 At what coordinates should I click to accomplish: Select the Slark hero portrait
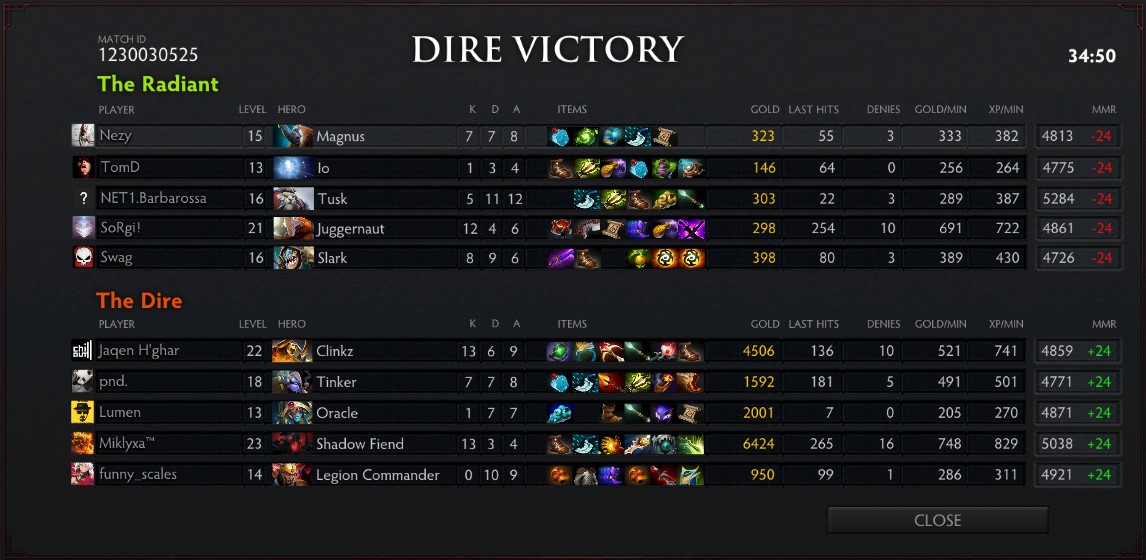pos(293,258)
